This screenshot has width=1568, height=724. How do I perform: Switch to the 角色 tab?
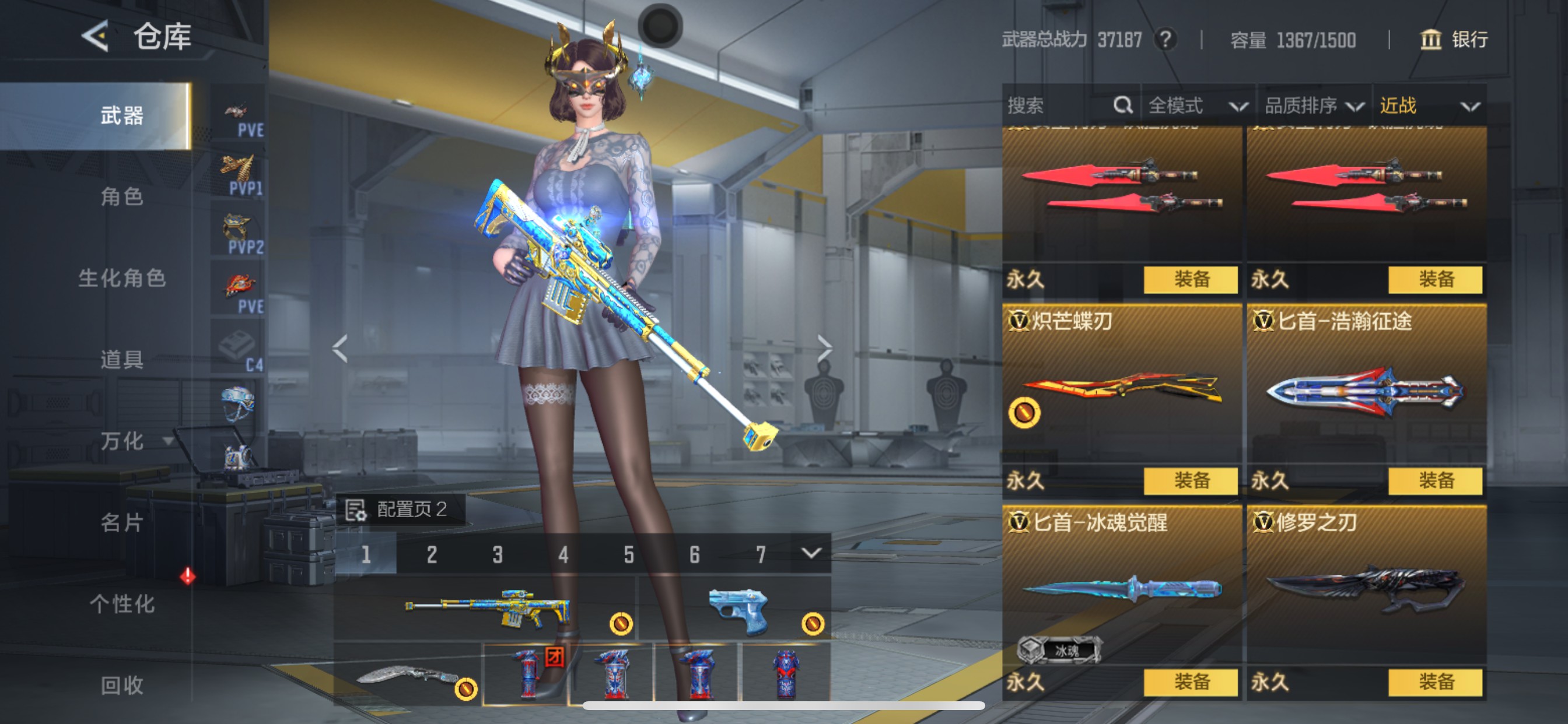tap(123, 198)
